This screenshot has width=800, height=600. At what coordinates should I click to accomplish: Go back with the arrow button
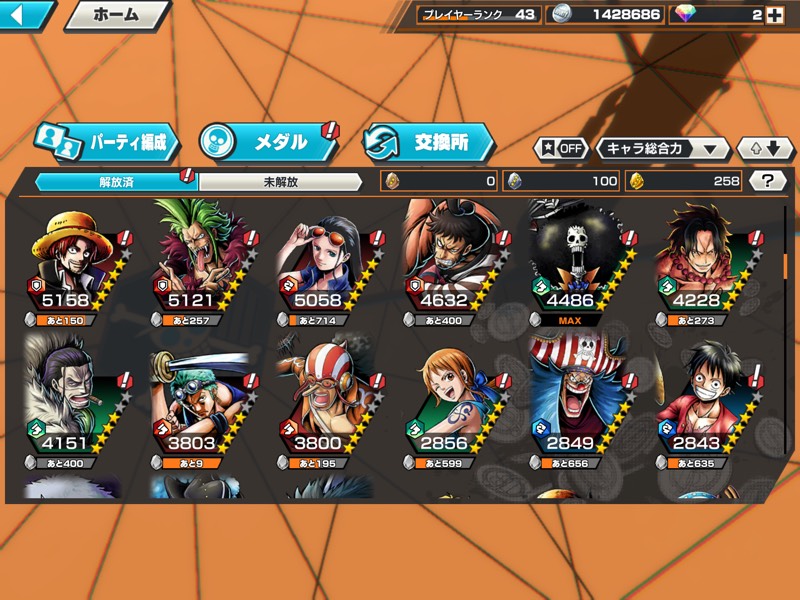[26, 14]
